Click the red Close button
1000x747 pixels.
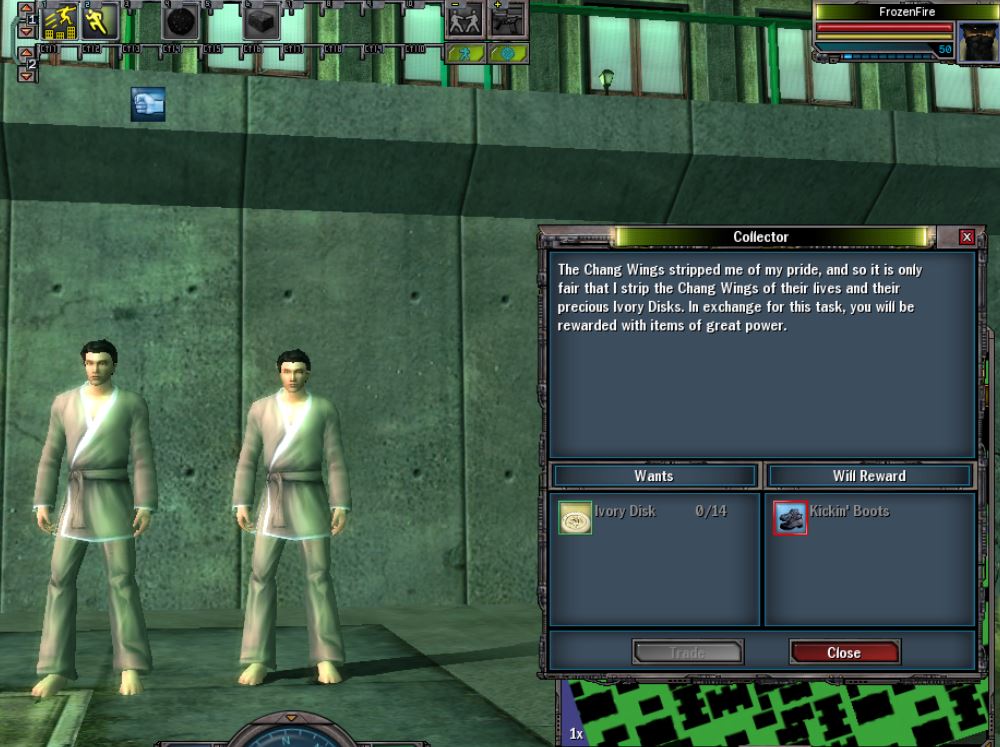pos(844,652)
